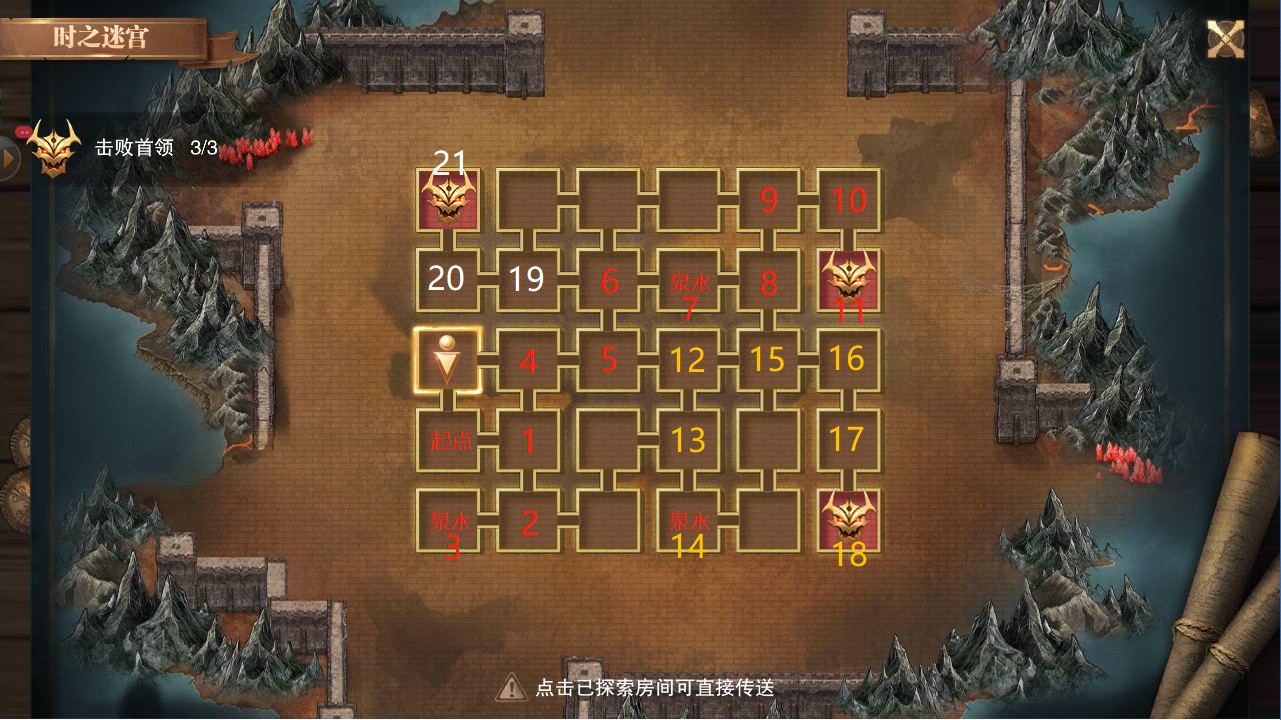The image size is (1281, 720).
Task: Select the 泉水 room numbered 3
Action: [448, 520]
